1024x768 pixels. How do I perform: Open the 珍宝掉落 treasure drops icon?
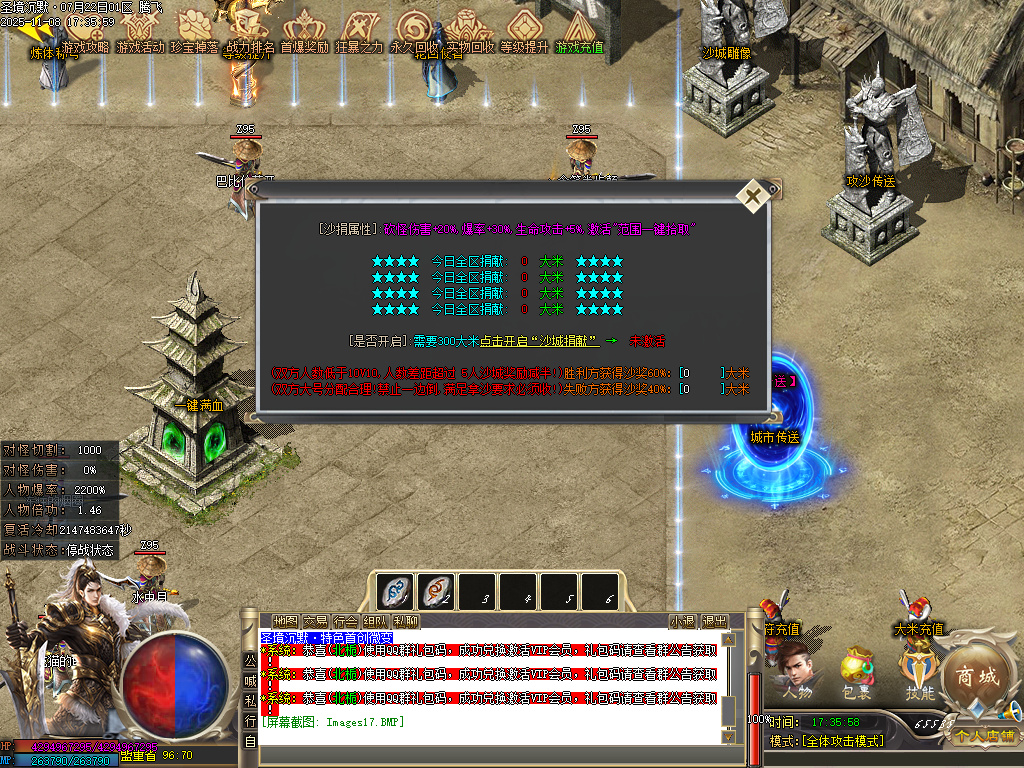click(195, 33)
